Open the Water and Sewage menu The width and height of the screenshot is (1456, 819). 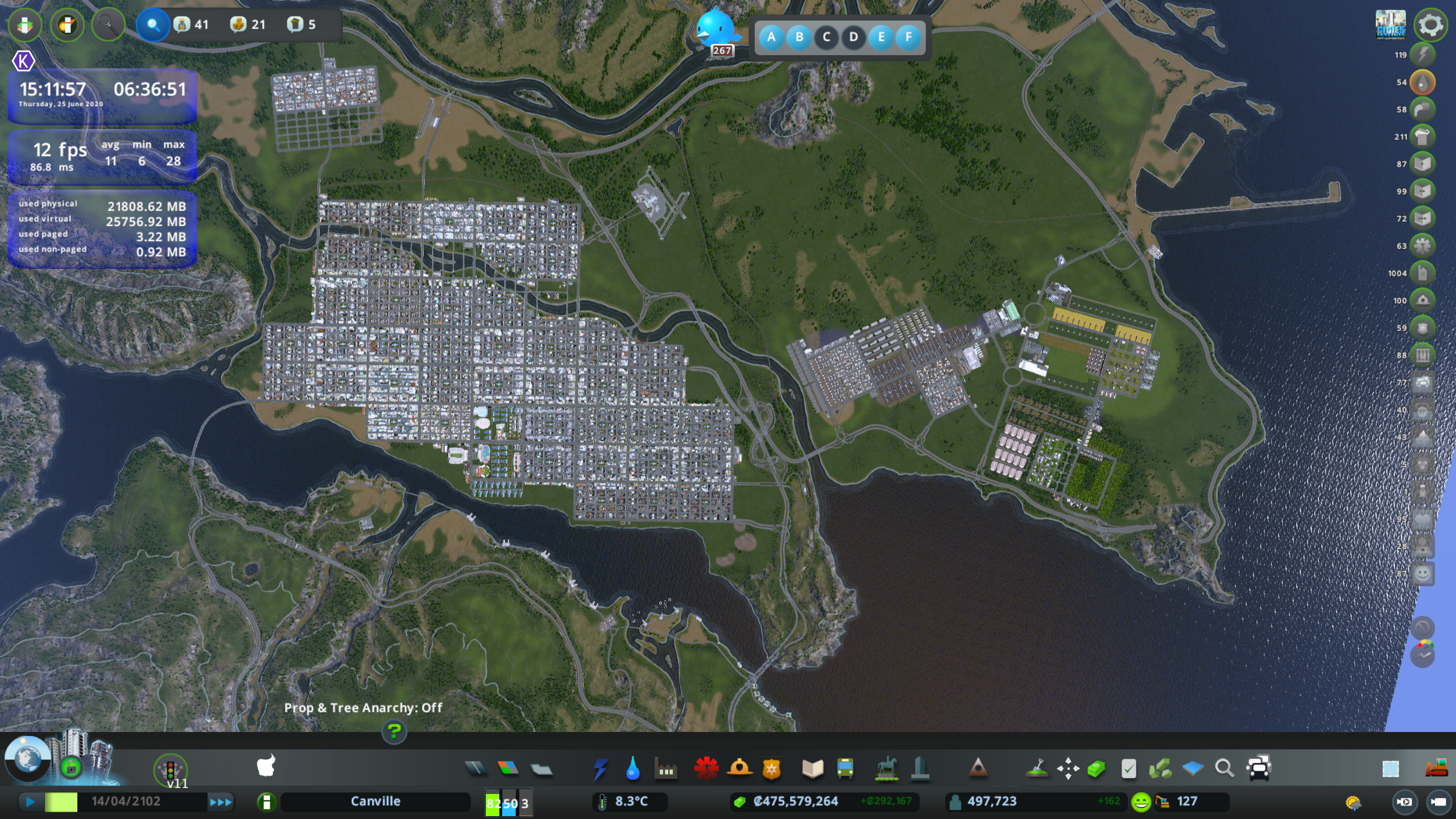[x=632, y=768]
